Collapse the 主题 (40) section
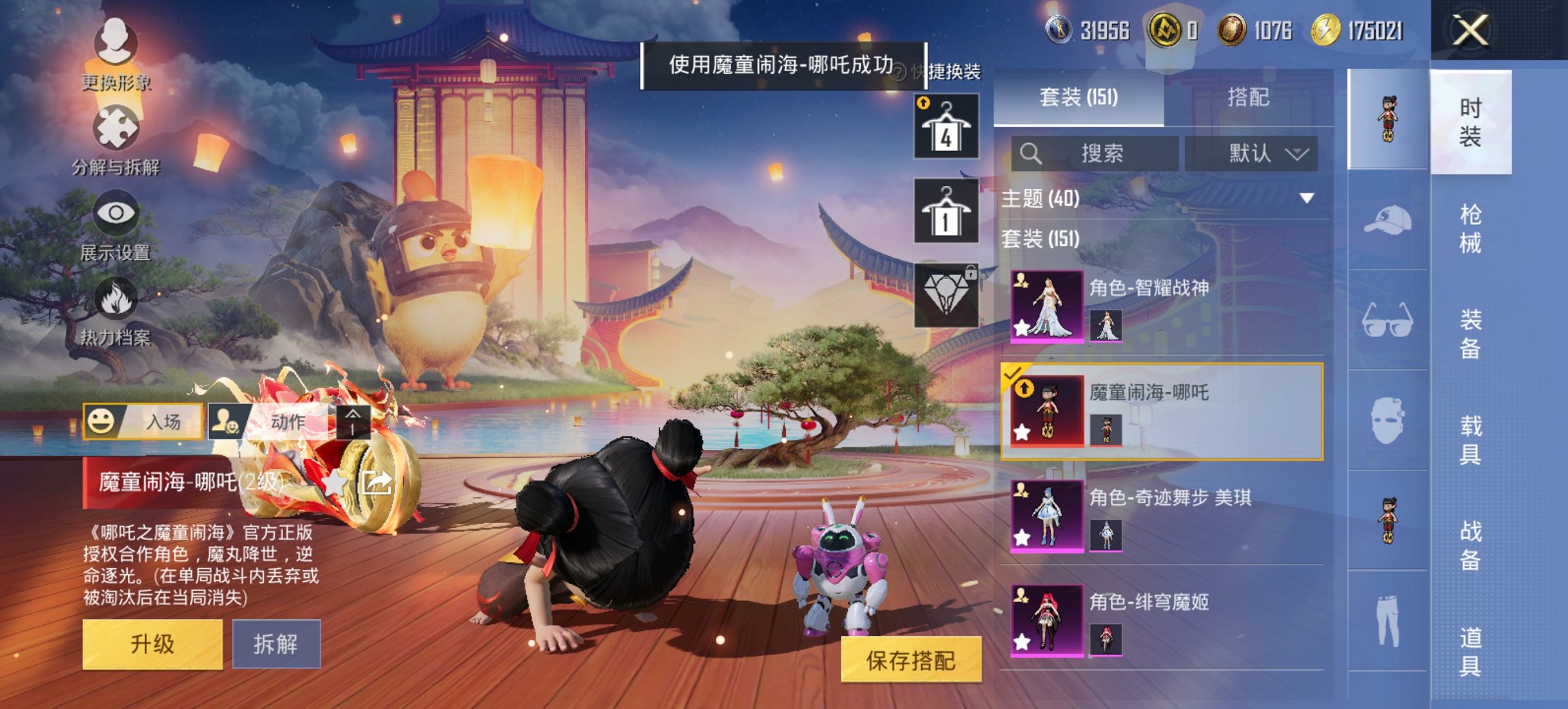This screenshot has height=709, width=1568. pyautogui.click(x=1306, y=199)
